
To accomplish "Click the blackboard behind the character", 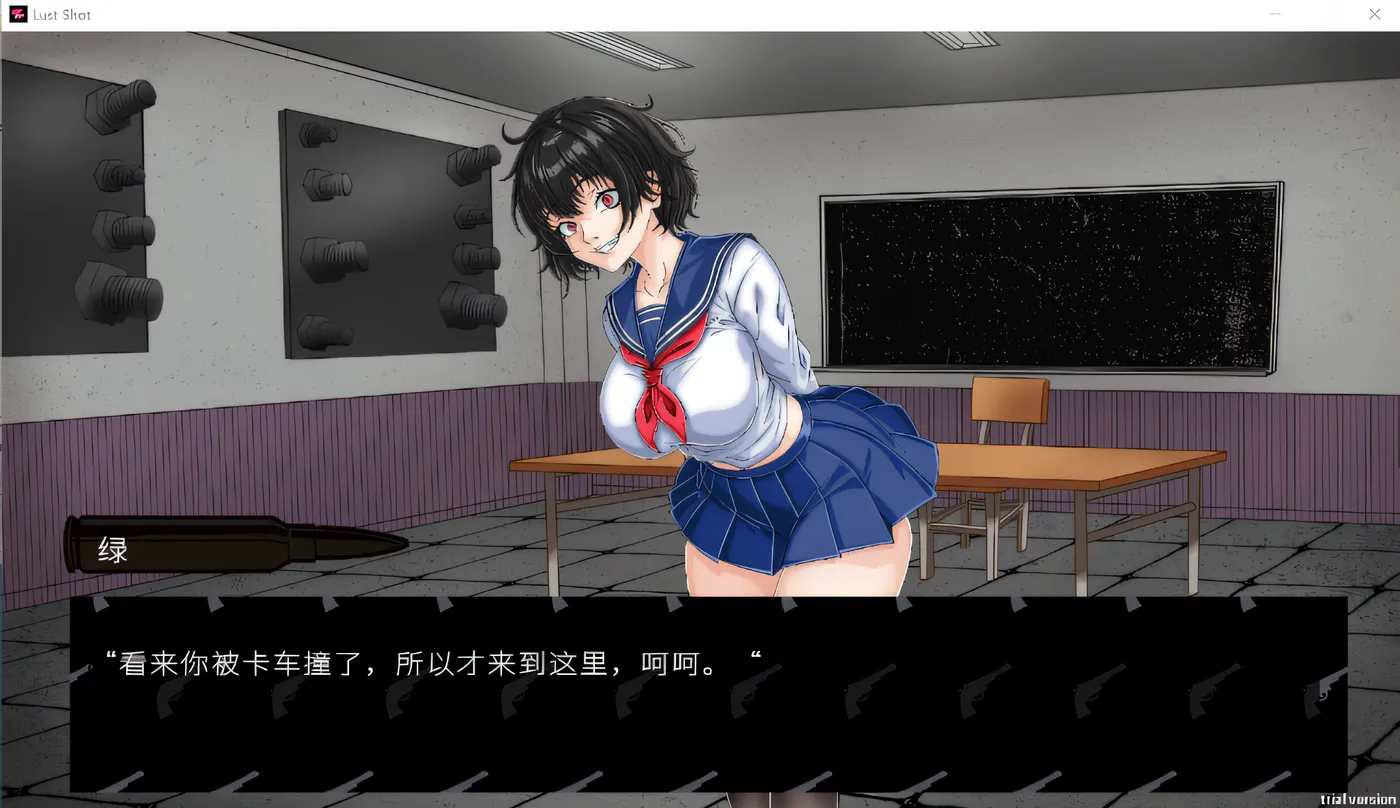I will 1050,280.
